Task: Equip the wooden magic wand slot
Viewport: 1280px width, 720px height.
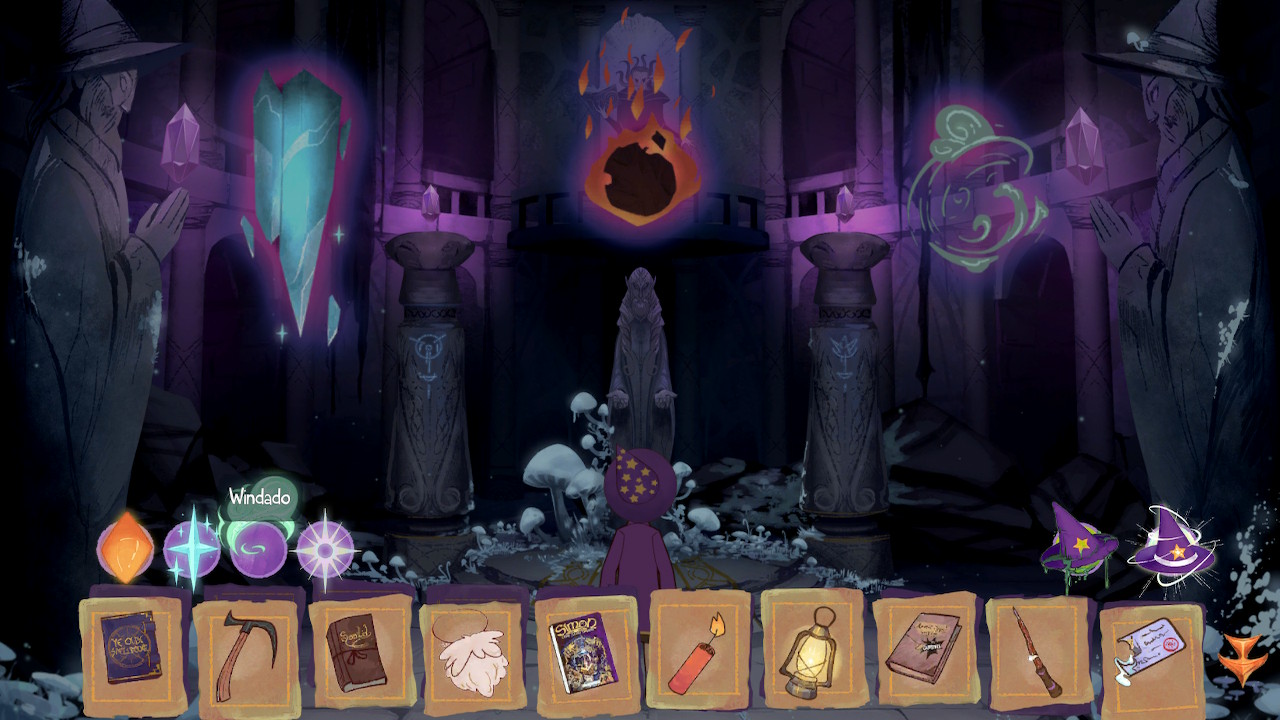Action: (1037, 651)
